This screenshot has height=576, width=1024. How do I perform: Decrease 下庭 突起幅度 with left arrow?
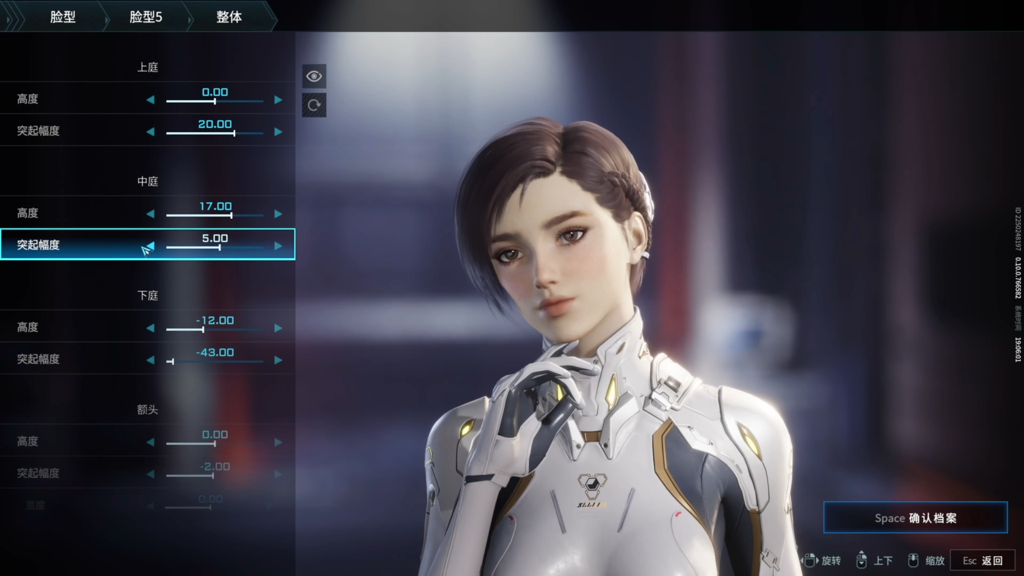151,360
